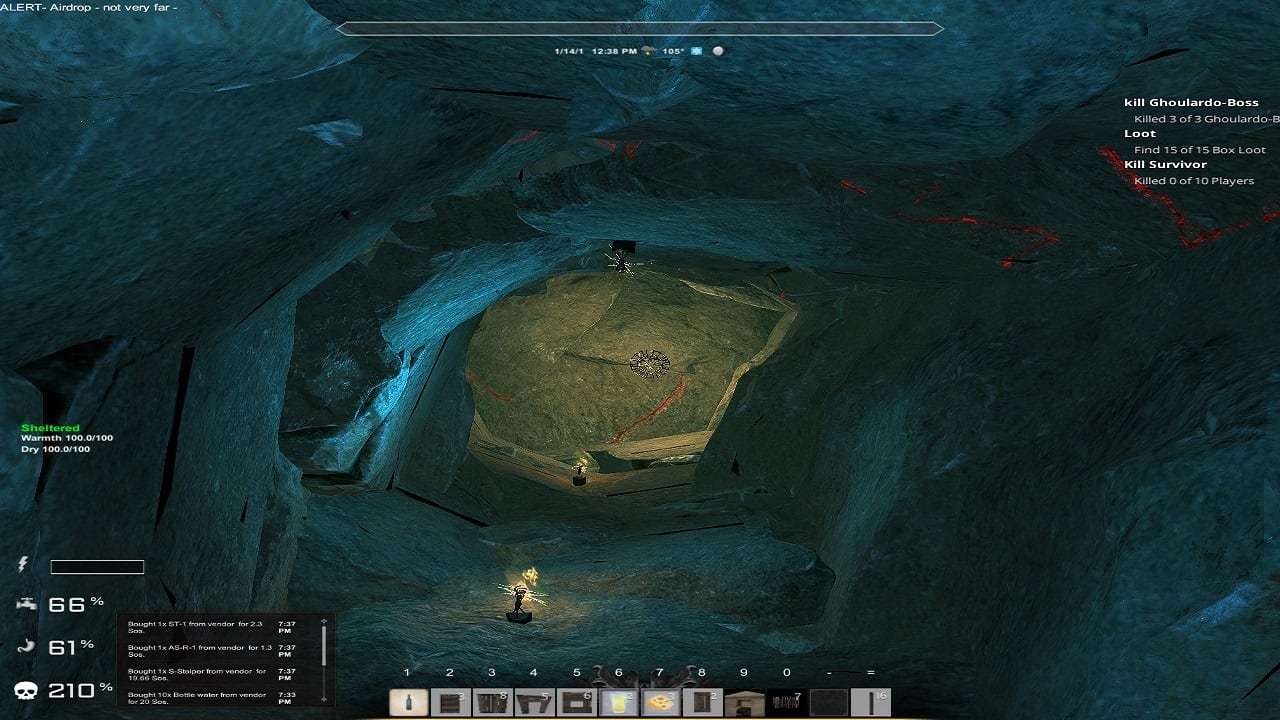Select the water bottle hotbar slot
The image size is (1280, 720).
pos(408,703)
